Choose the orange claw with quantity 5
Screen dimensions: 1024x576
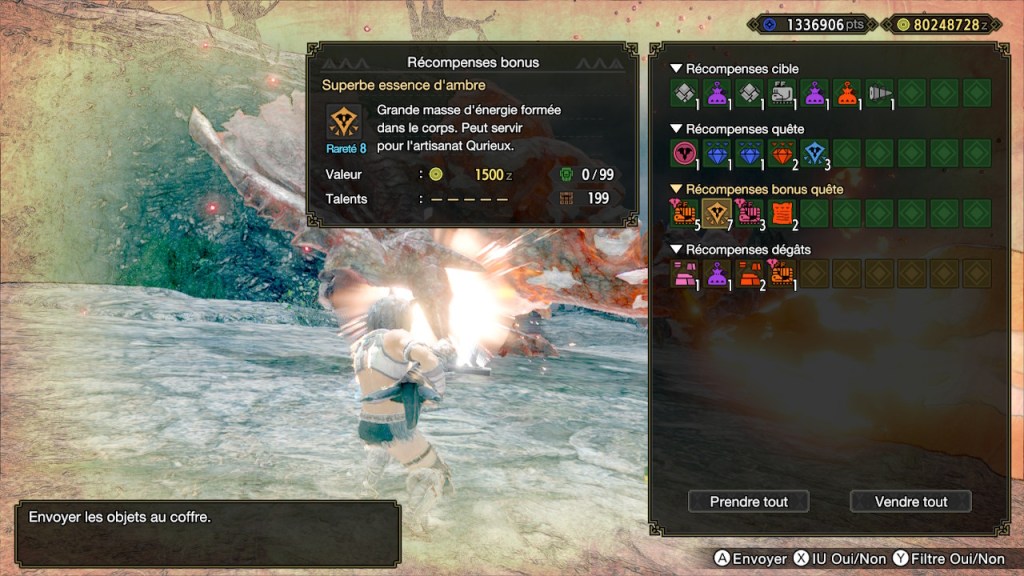tap(684, 213)
